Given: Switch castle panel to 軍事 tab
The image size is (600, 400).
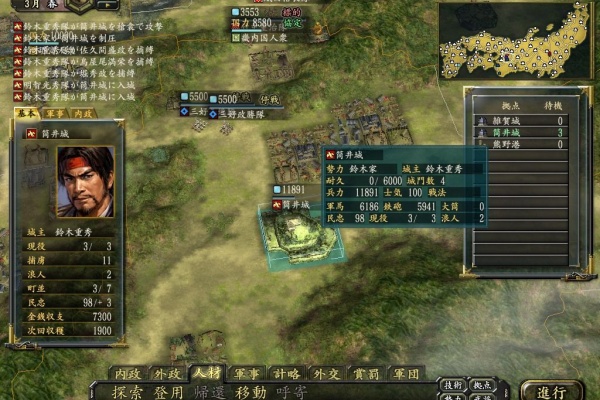Looking at the screenshot, I should [x=55, y=114].
